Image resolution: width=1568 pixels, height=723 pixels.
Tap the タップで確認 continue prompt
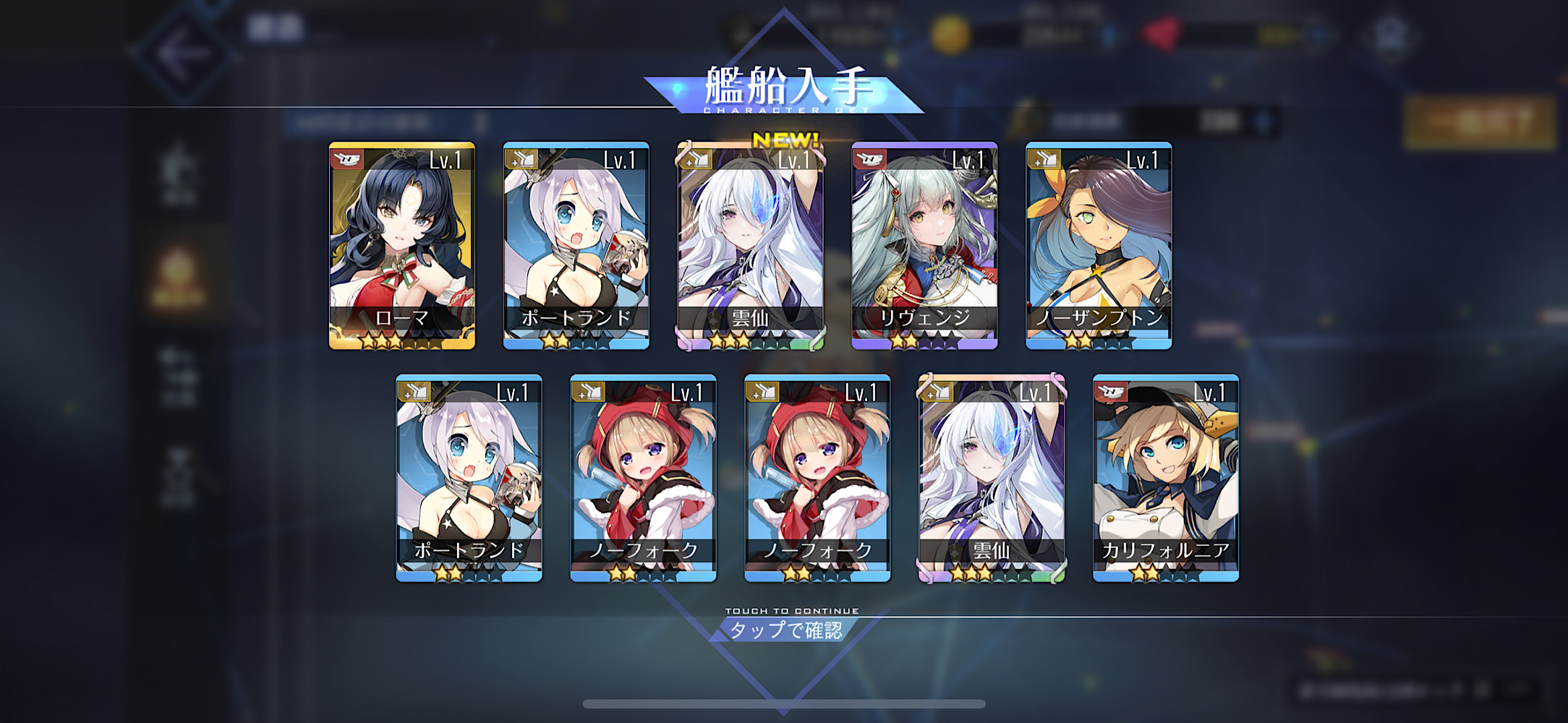coord(785,629)
